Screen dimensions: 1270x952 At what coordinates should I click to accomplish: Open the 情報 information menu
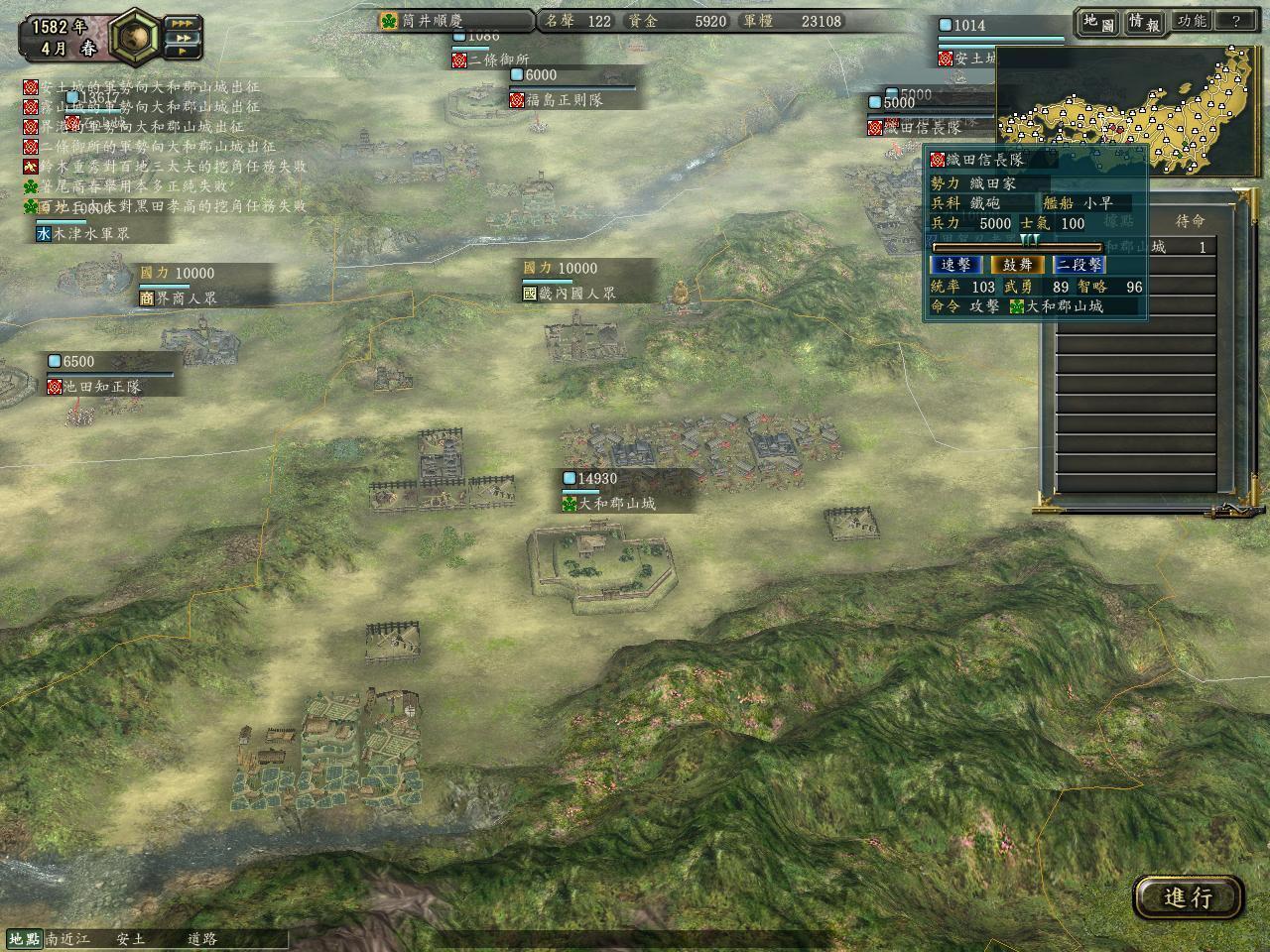pos(1144,23)
